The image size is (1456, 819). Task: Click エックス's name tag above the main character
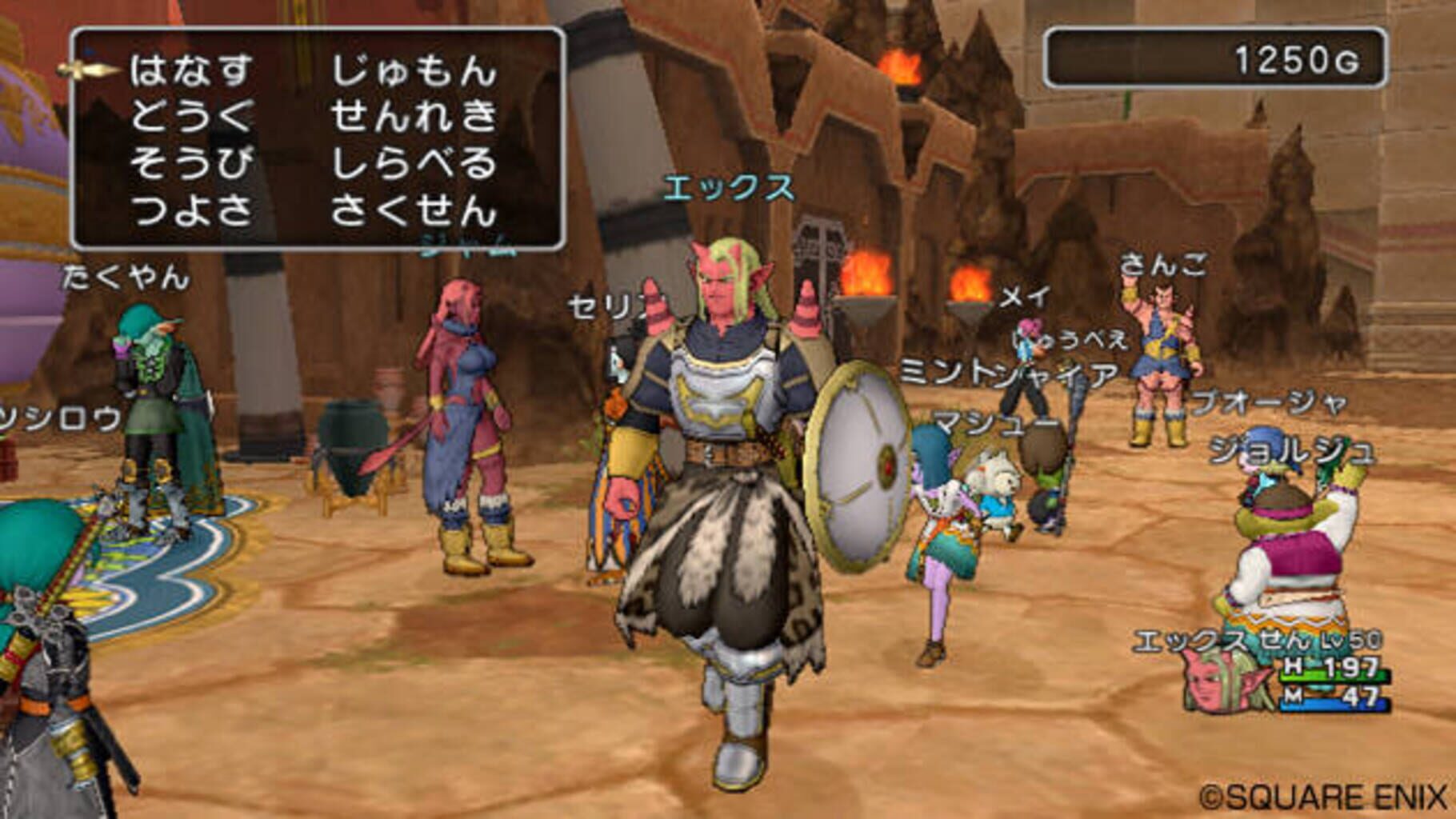point(728,188)
